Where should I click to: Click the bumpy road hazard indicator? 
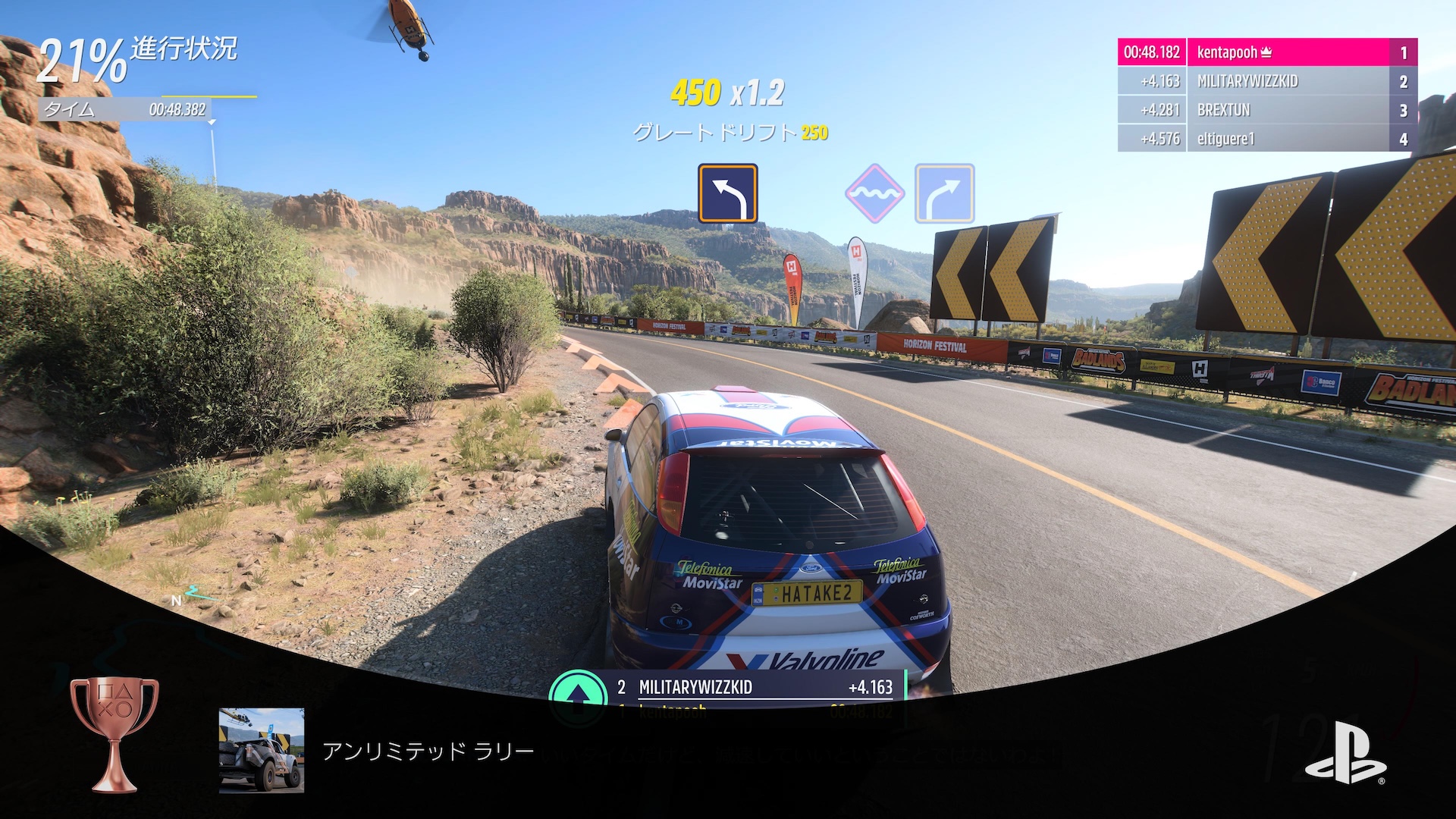[876, 193]
